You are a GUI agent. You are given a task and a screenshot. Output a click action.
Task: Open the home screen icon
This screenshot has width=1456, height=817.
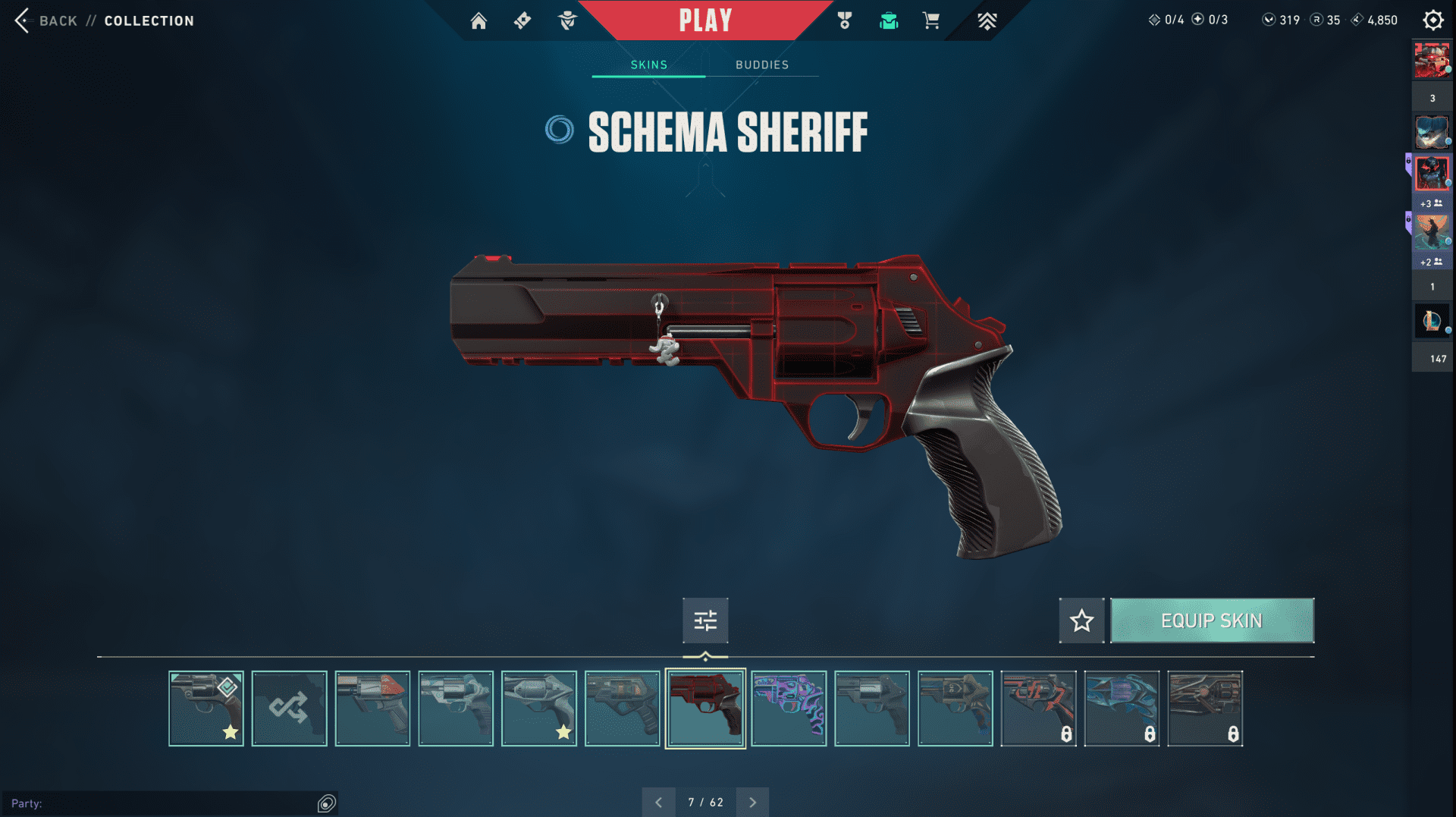479,20
